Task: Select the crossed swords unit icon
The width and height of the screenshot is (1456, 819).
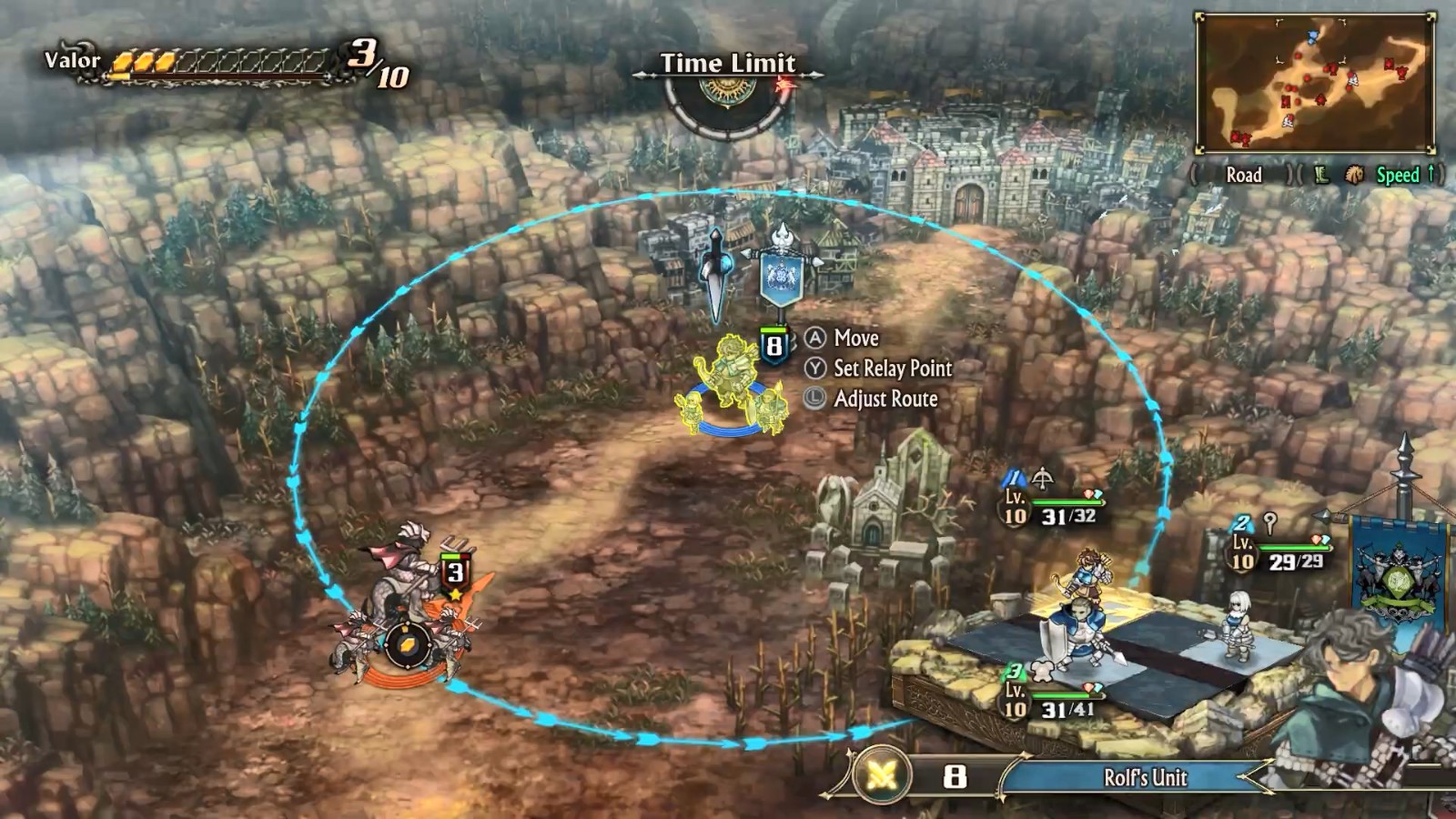Action: pyautogui.click(x=883, y=776)
